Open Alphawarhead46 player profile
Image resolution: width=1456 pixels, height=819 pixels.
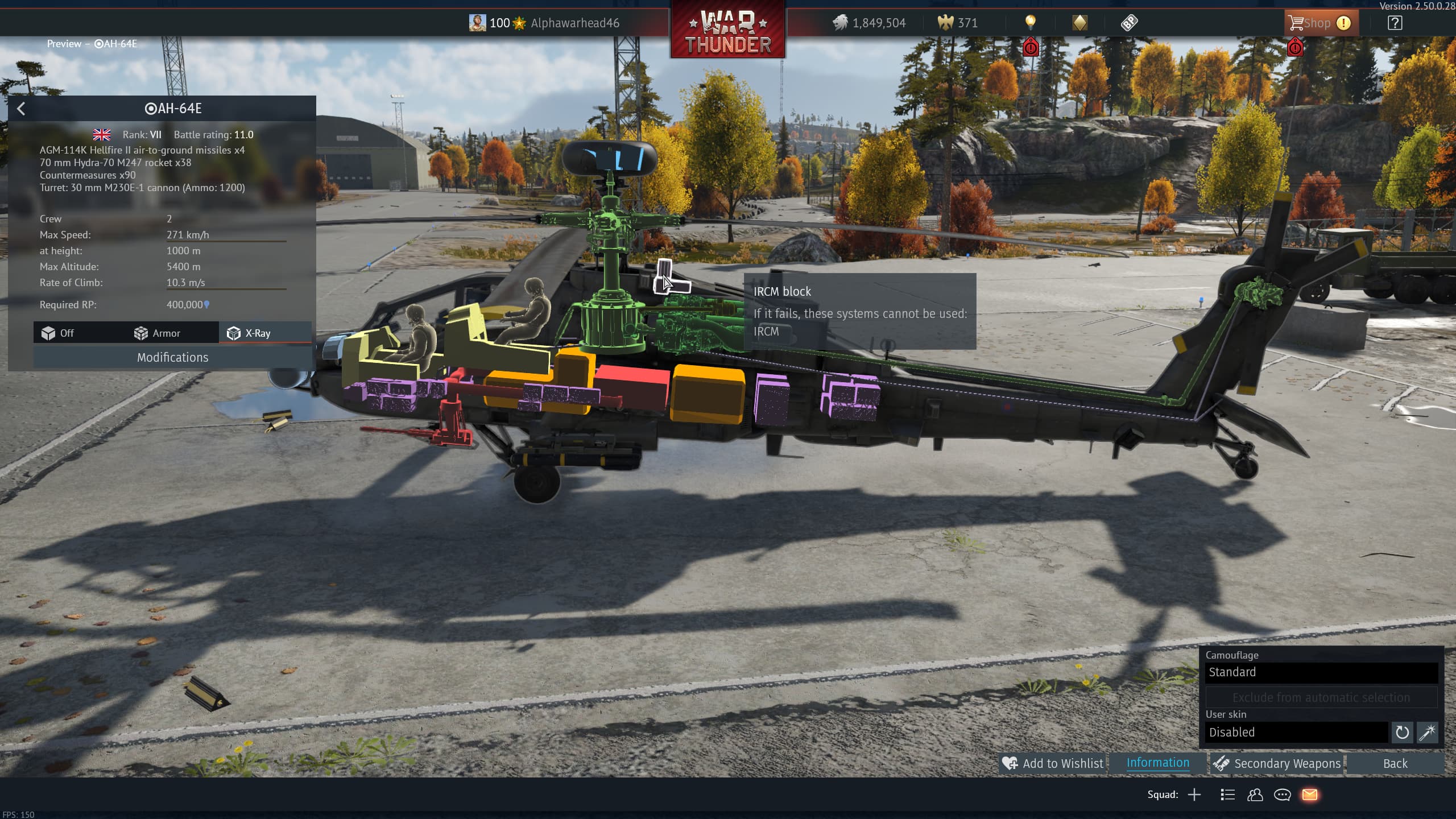coord(574,23)
